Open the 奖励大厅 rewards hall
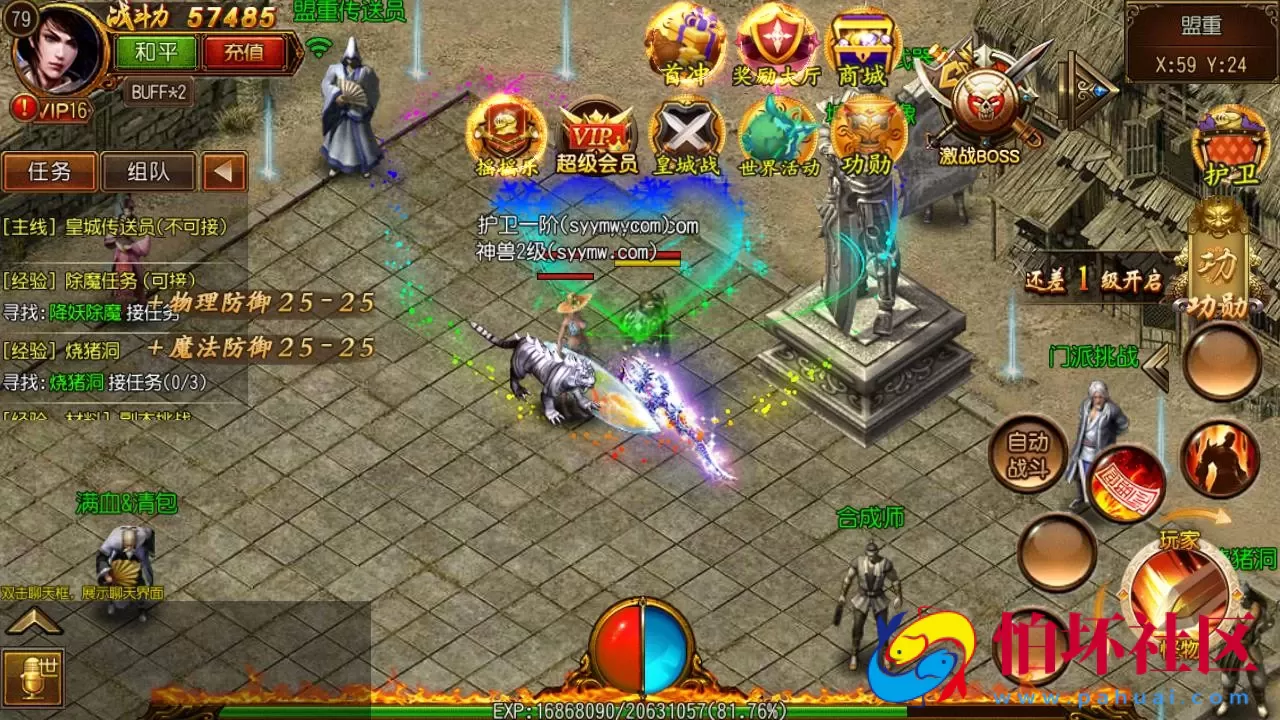1280x720 pixels. (x=773, y=42)
